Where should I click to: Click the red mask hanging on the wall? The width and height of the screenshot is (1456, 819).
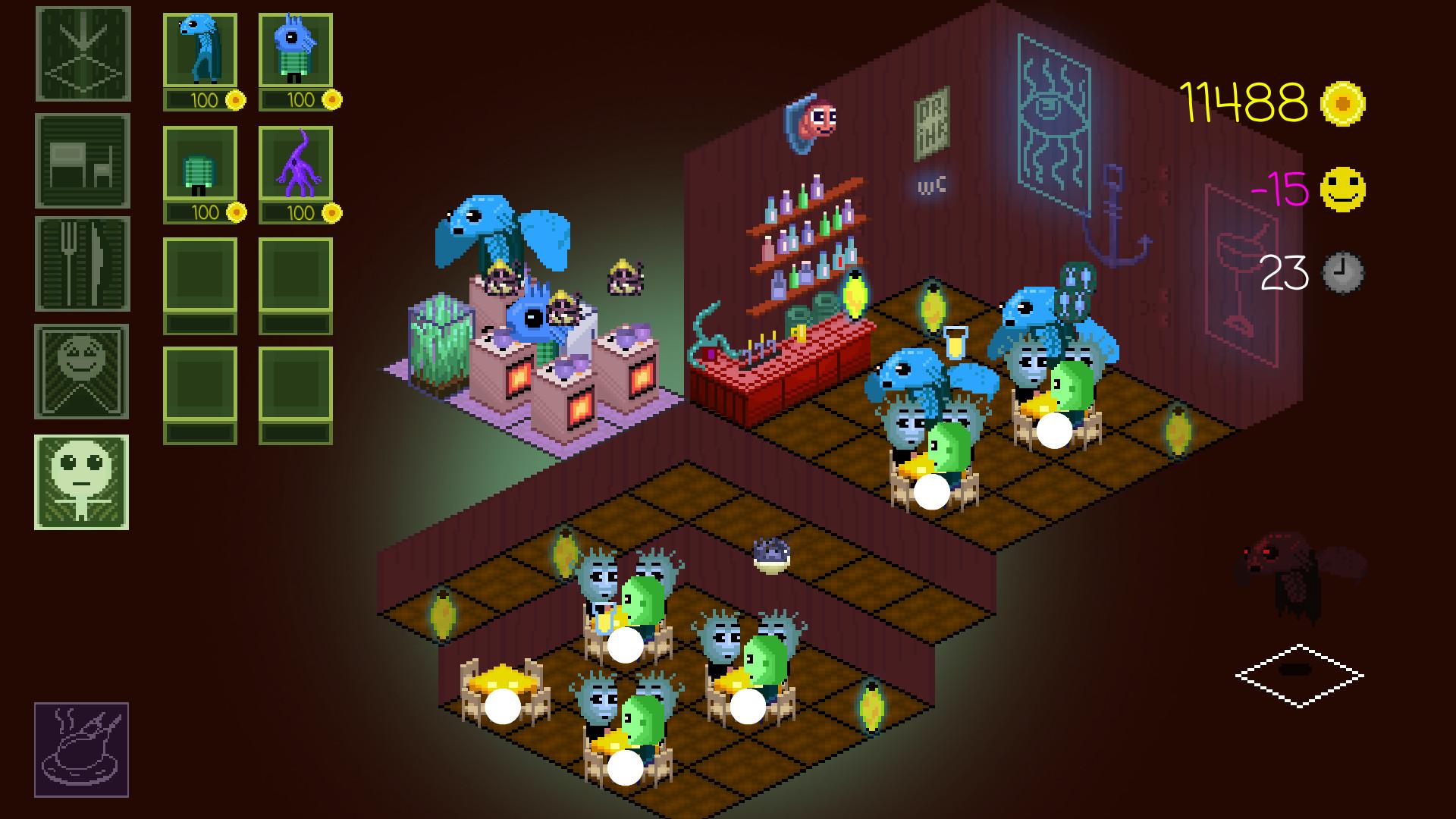click(815, 118)
